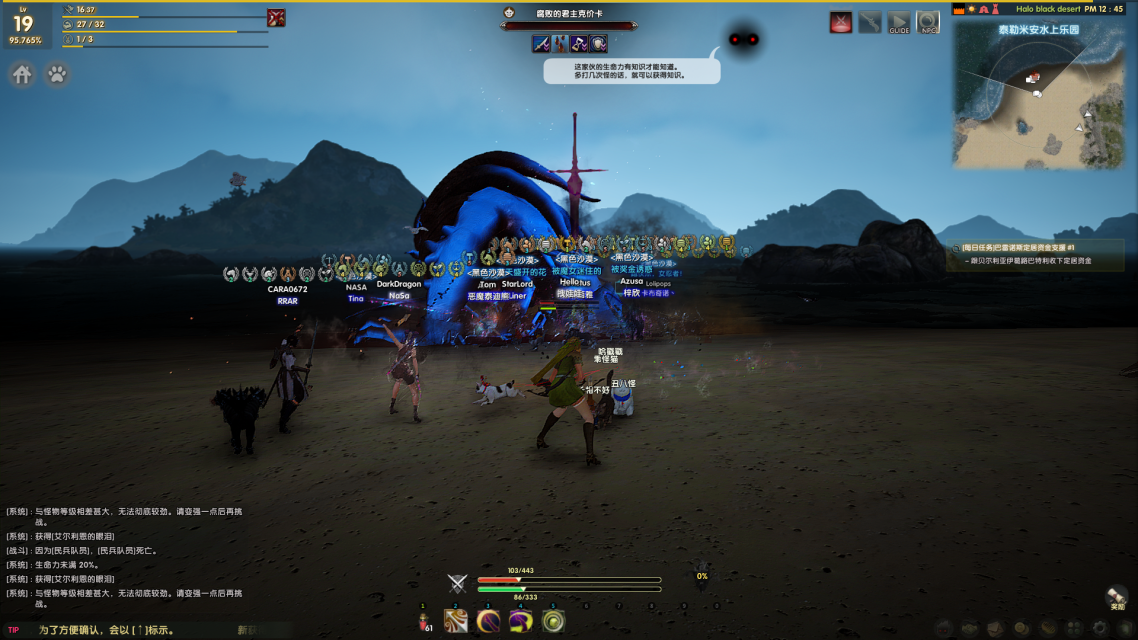Select the daily quest tracker entry
This screenshot has width=1138, height=640.
pos(1034,254)
